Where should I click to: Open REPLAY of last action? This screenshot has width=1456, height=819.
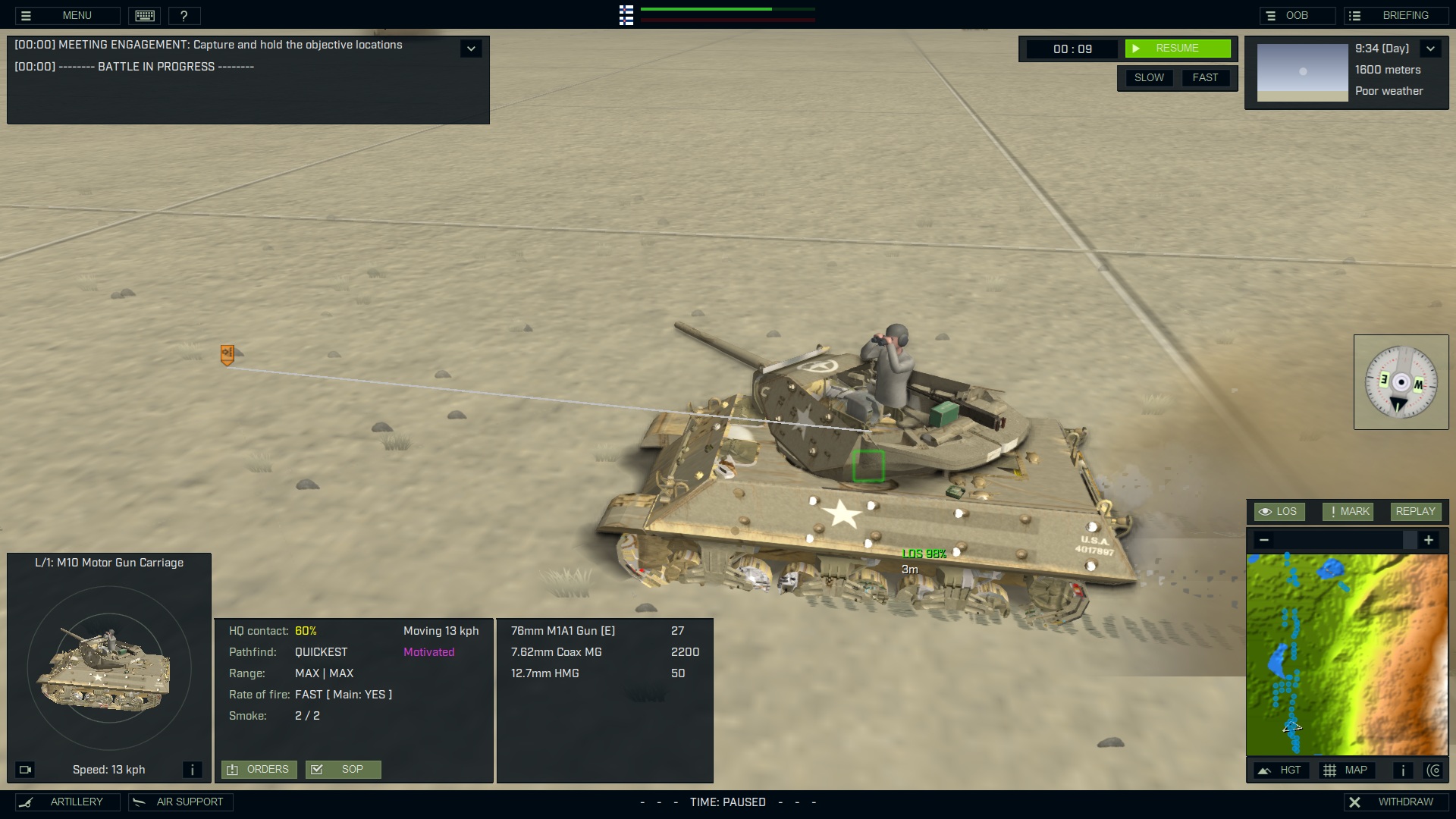tap(1415, 511)
